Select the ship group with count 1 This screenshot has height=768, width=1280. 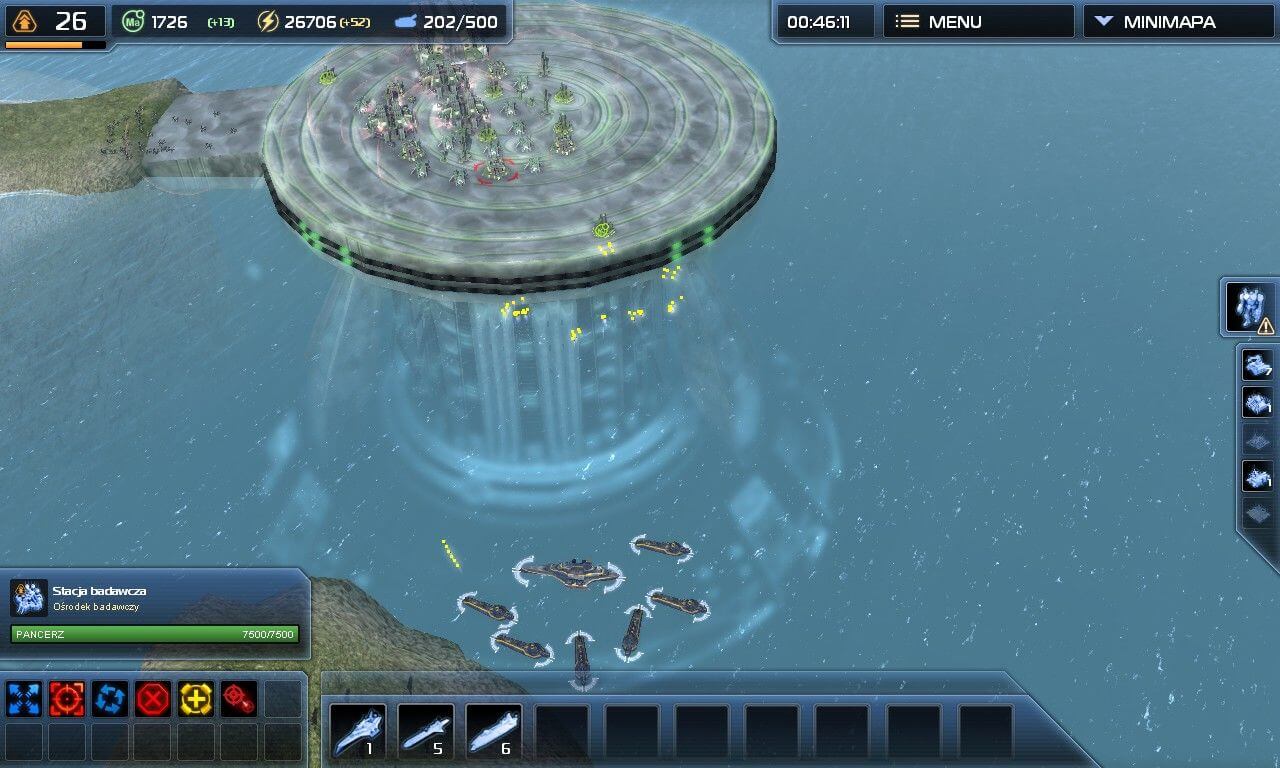click(x=358, y=732)
